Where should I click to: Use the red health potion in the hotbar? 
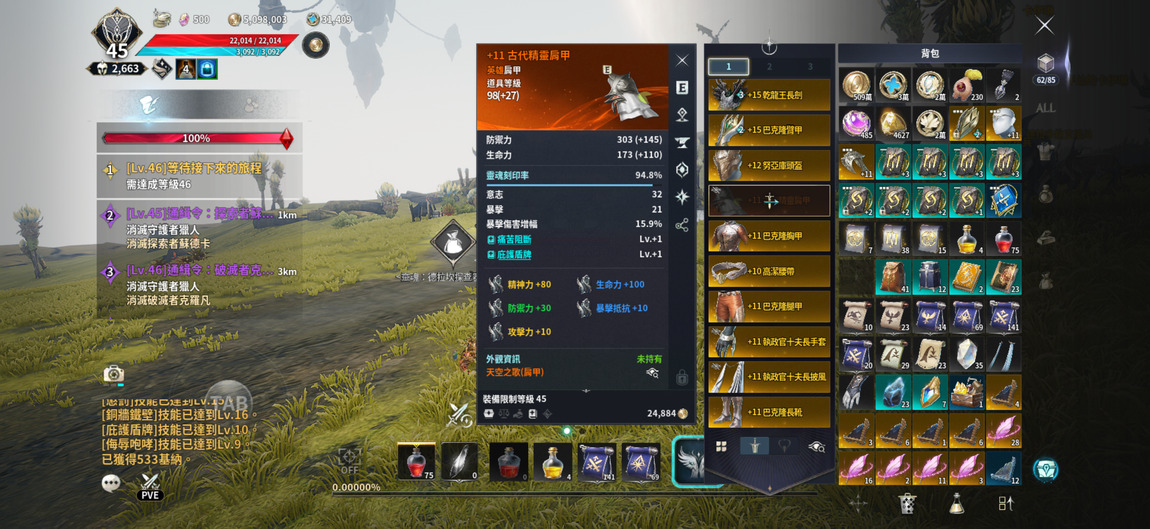(x=416, y=462)
